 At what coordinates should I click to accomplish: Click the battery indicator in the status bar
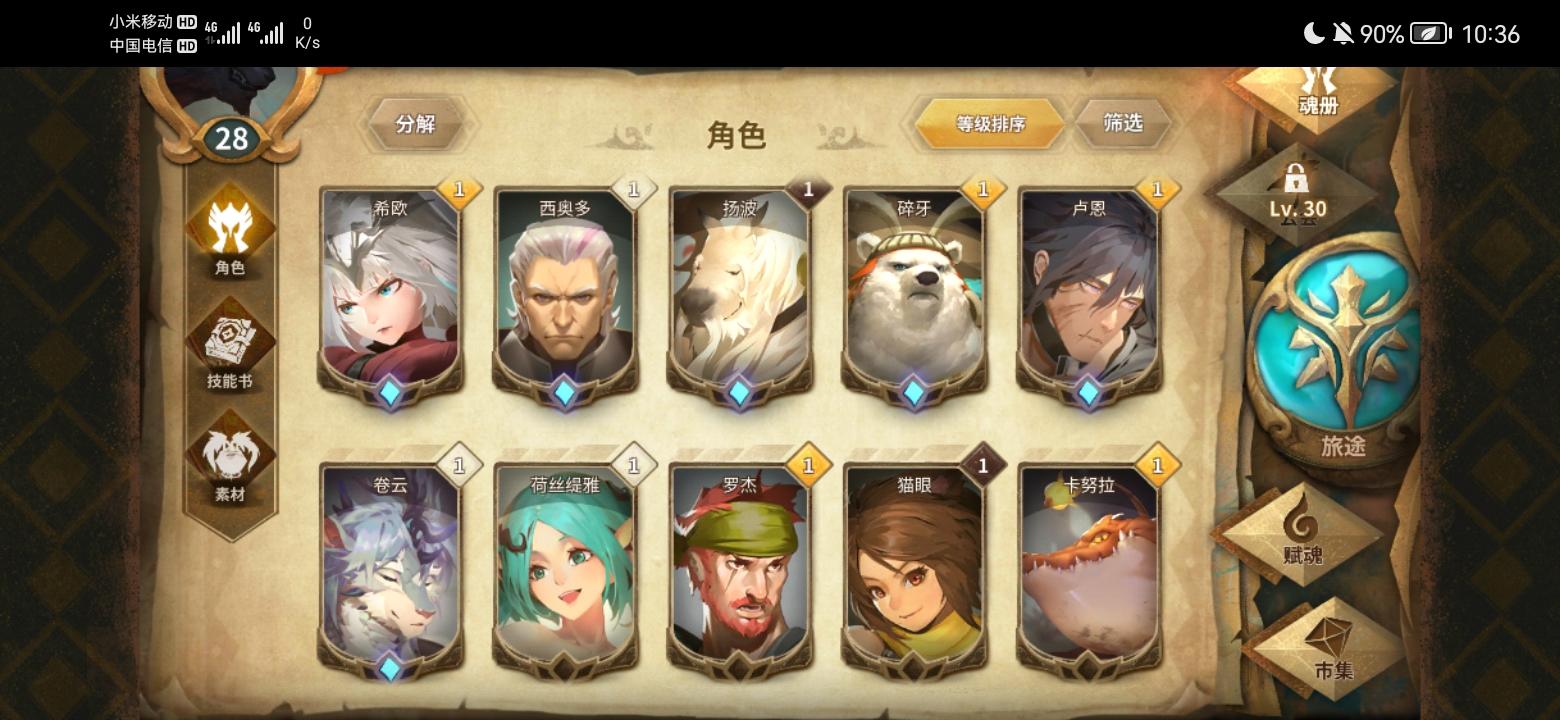coord(1428,33)
